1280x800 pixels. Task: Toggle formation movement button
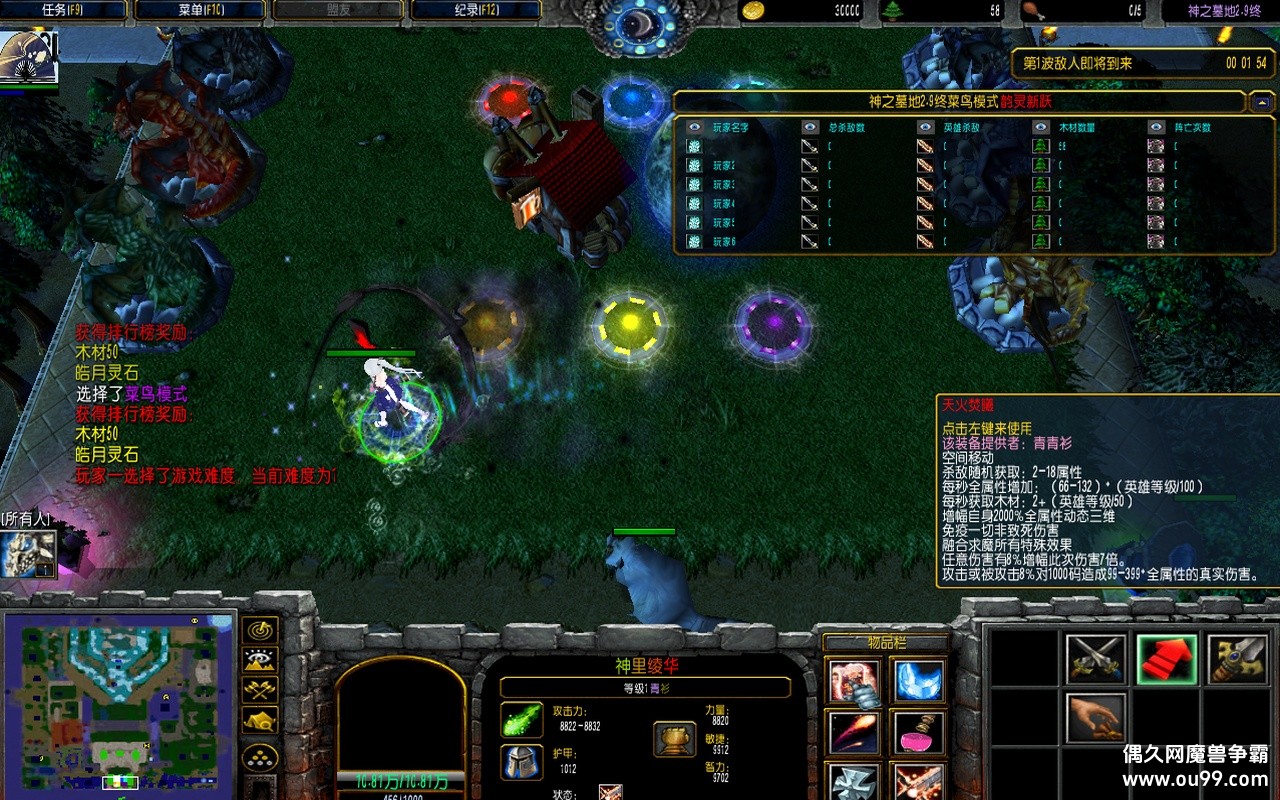tap(260, 757)
